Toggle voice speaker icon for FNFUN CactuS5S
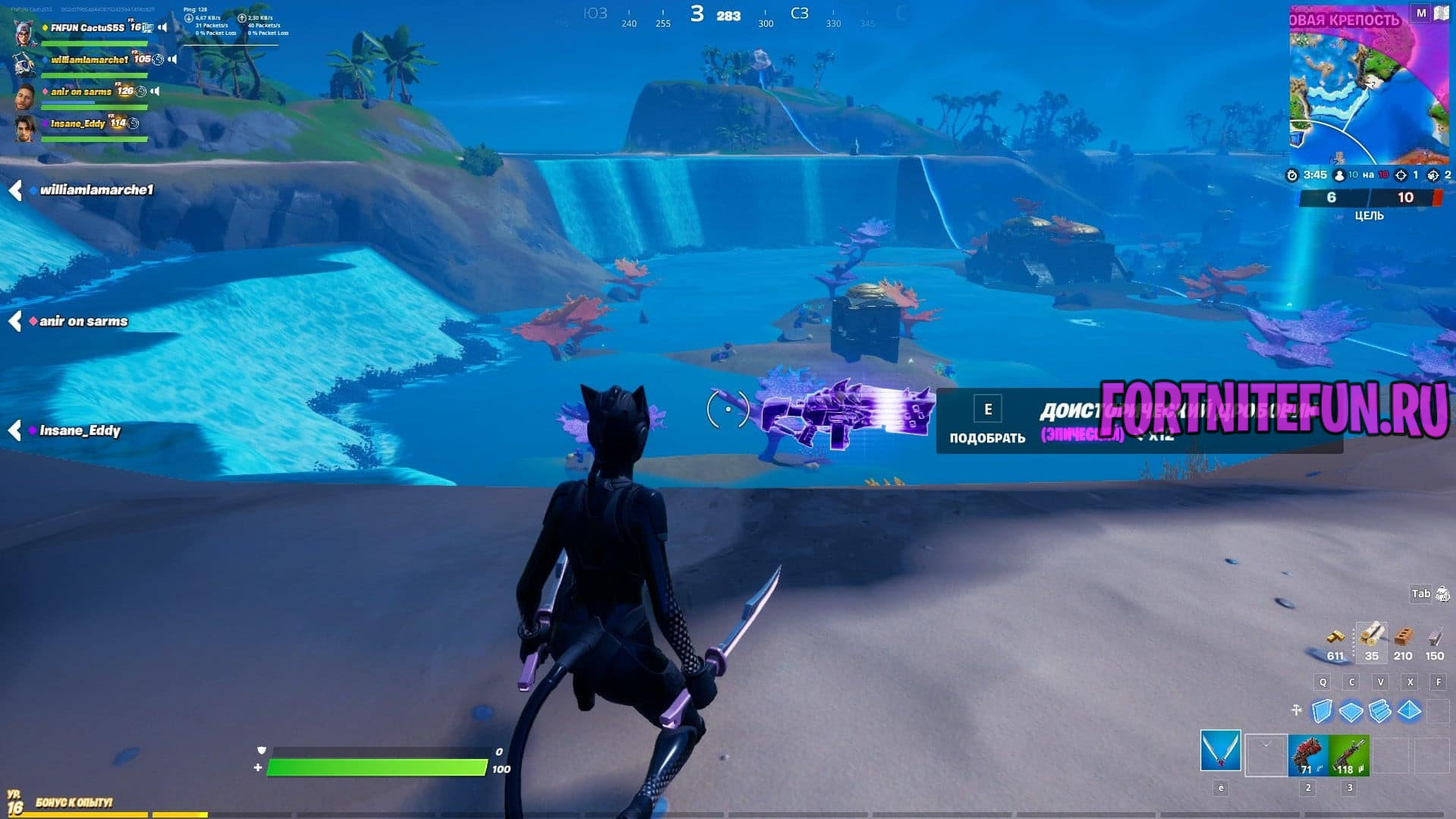The width and height of the screenshot is (1456, 819). (162, 28)
